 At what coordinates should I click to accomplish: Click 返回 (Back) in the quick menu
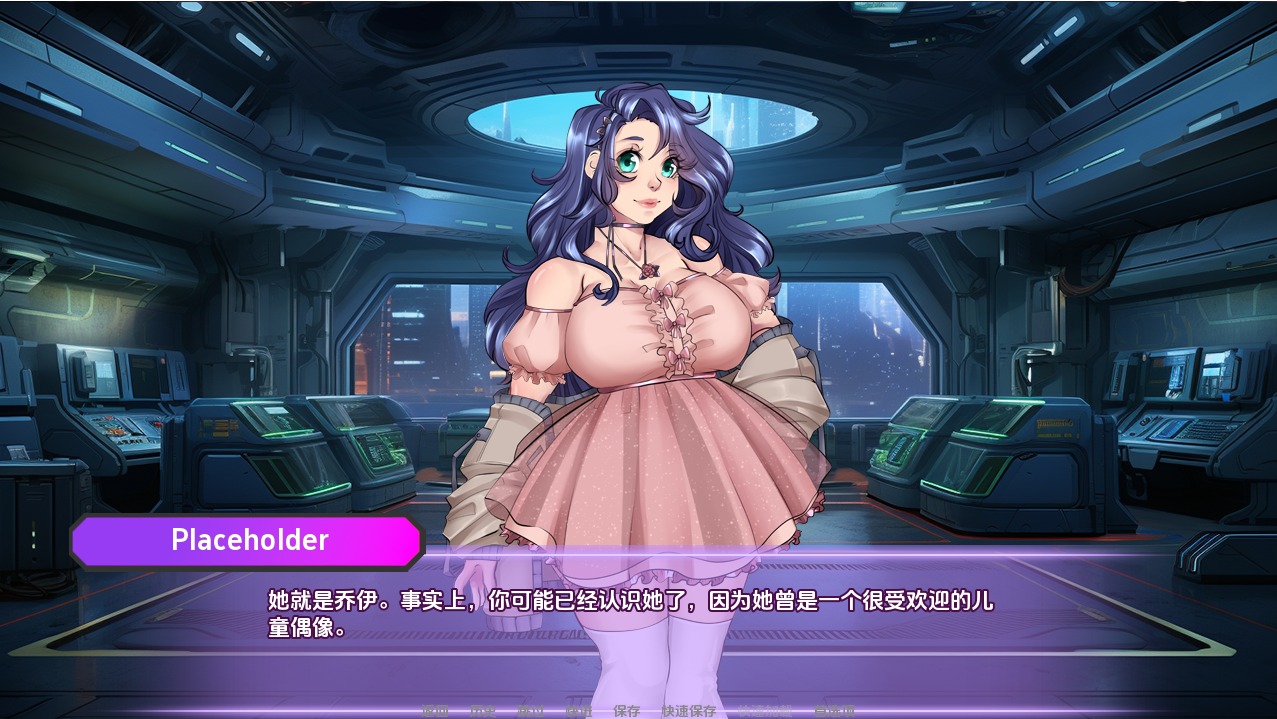[x=435, y=711]
